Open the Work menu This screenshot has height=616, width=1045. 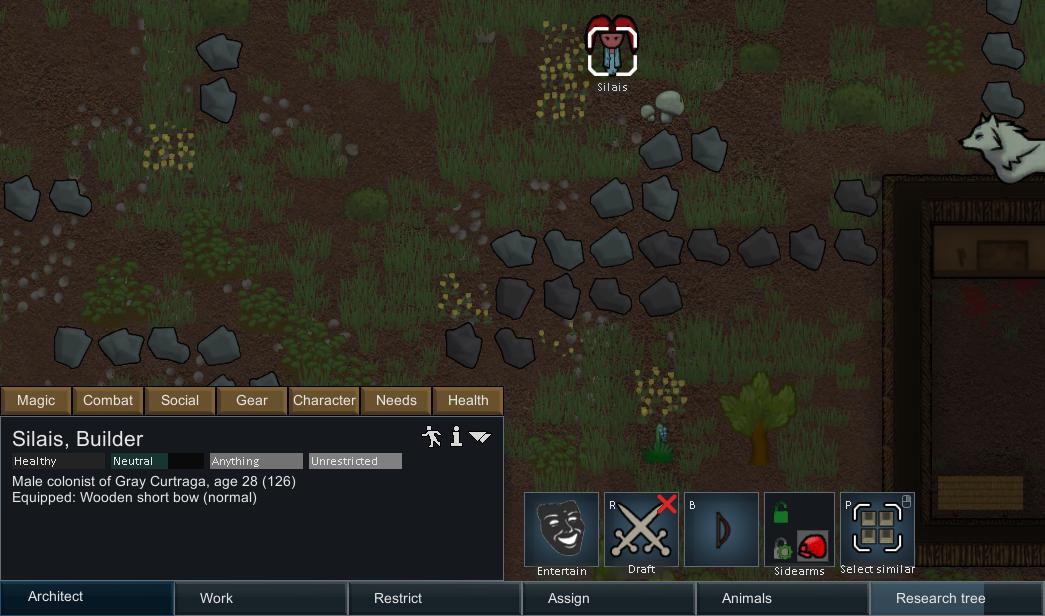point(260,598)
